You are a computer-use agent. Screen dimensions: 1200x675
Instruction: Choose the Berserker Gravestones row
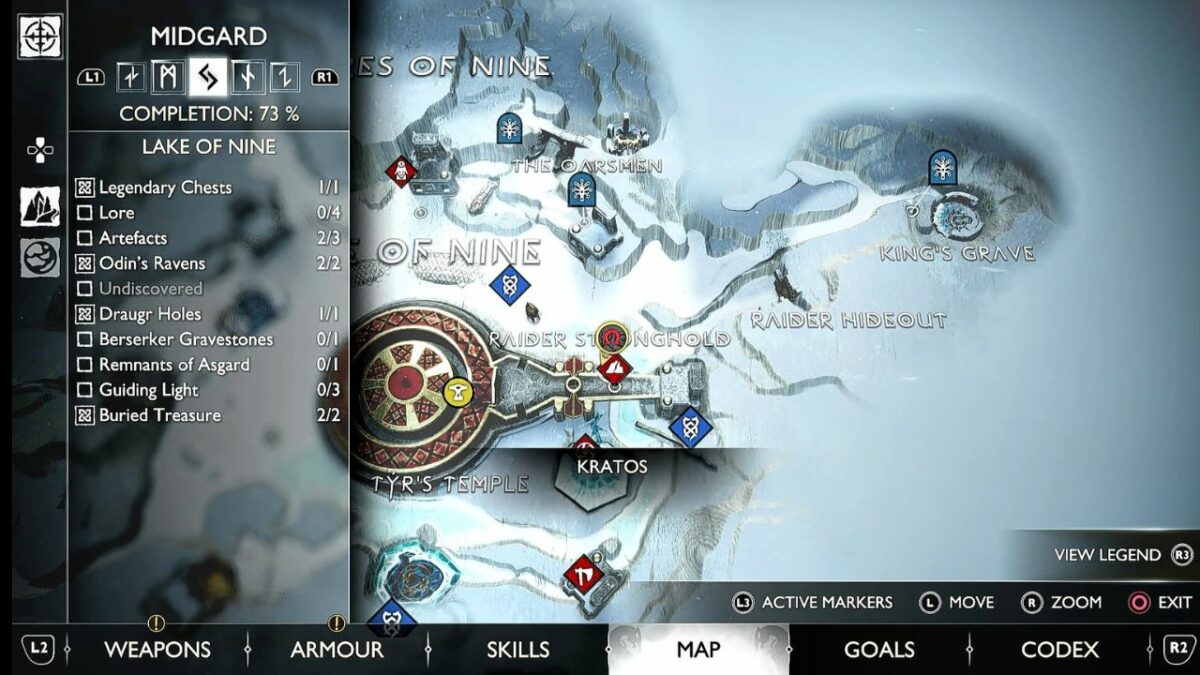[185, 339]
